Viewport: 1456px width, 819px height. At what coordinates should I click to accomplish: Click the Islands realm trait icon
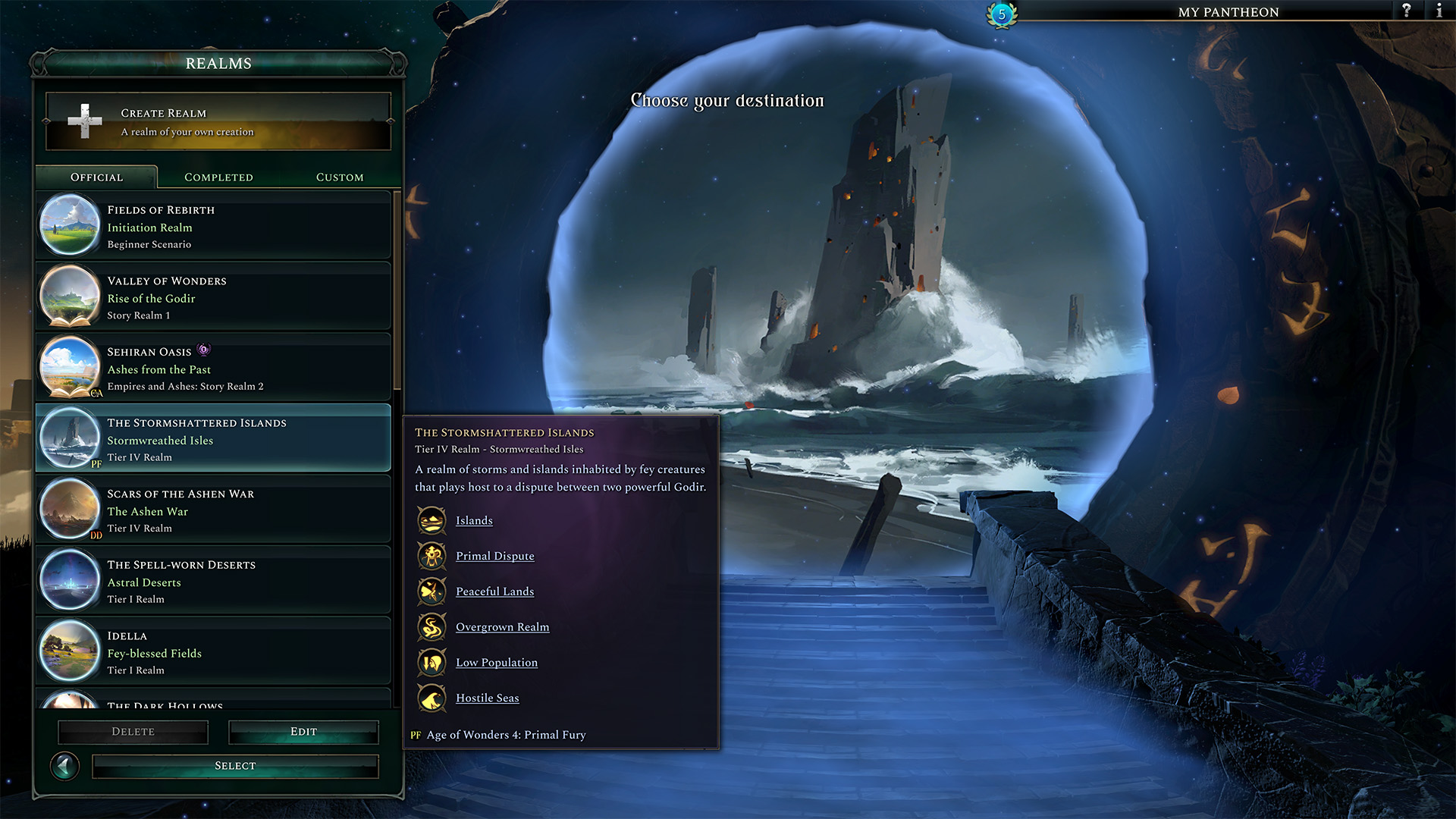431,520
